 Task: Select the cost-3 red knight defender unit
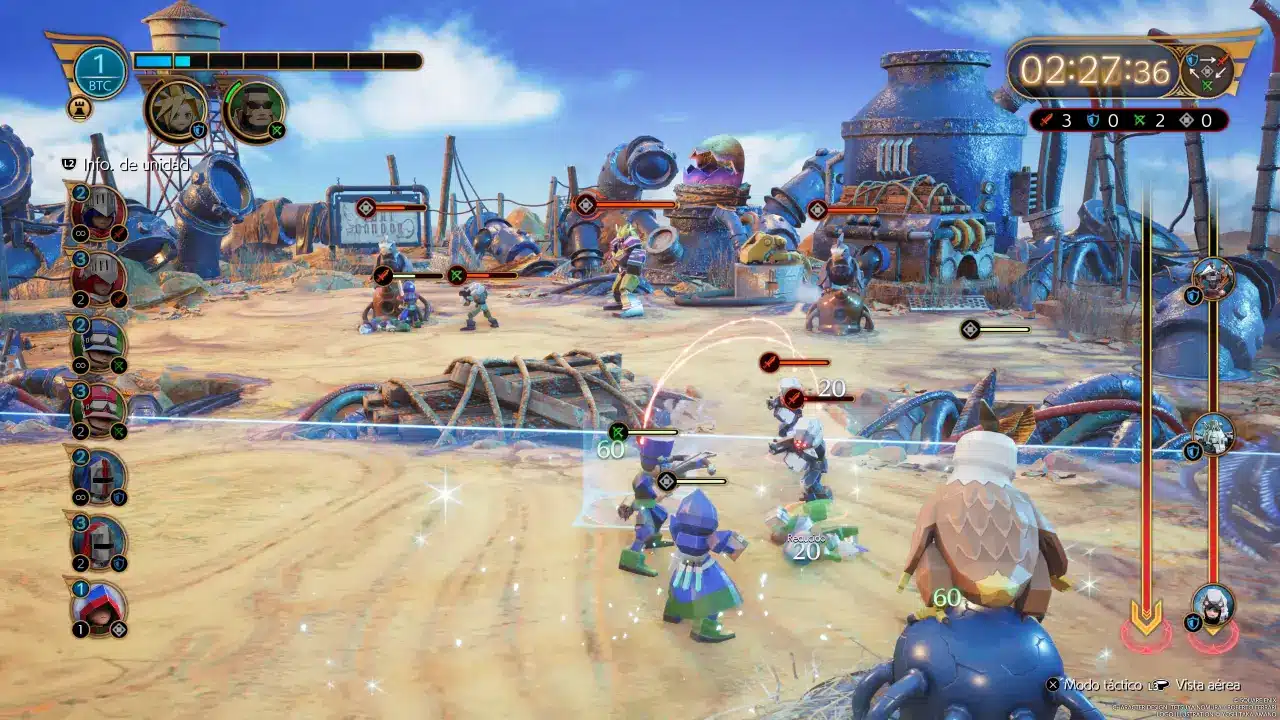pyautogui.click(x=99, y=541)
